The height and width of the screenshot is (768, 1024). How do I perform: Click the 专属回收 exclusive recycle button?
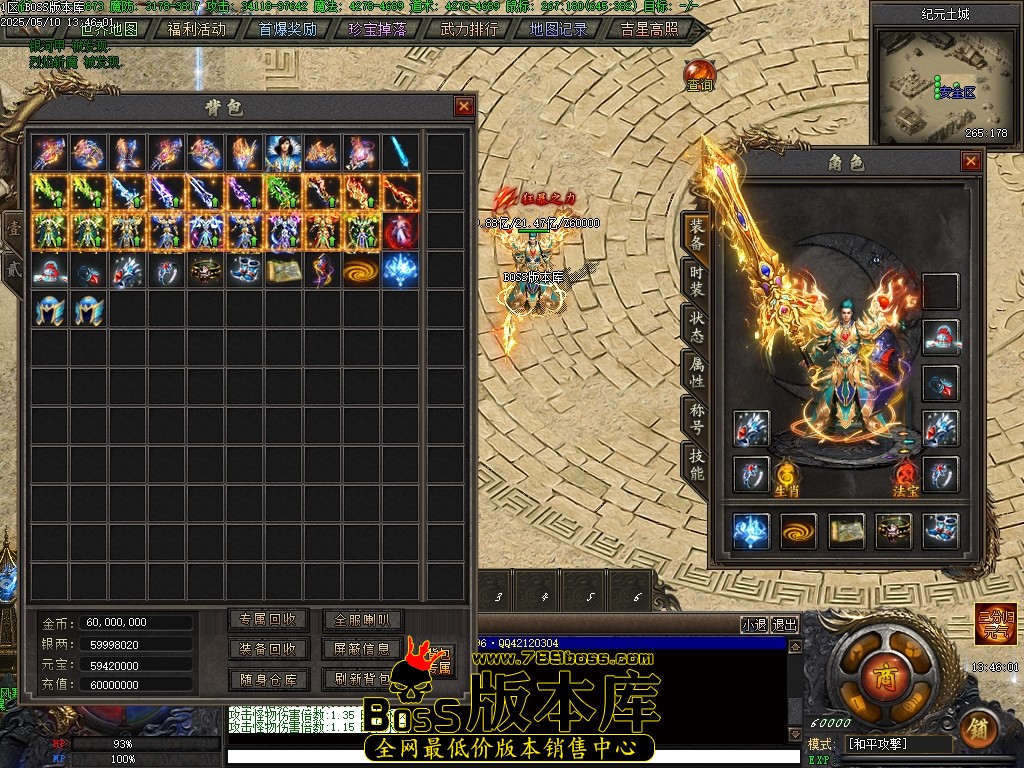pyautogui.click(x=268, y=620)
